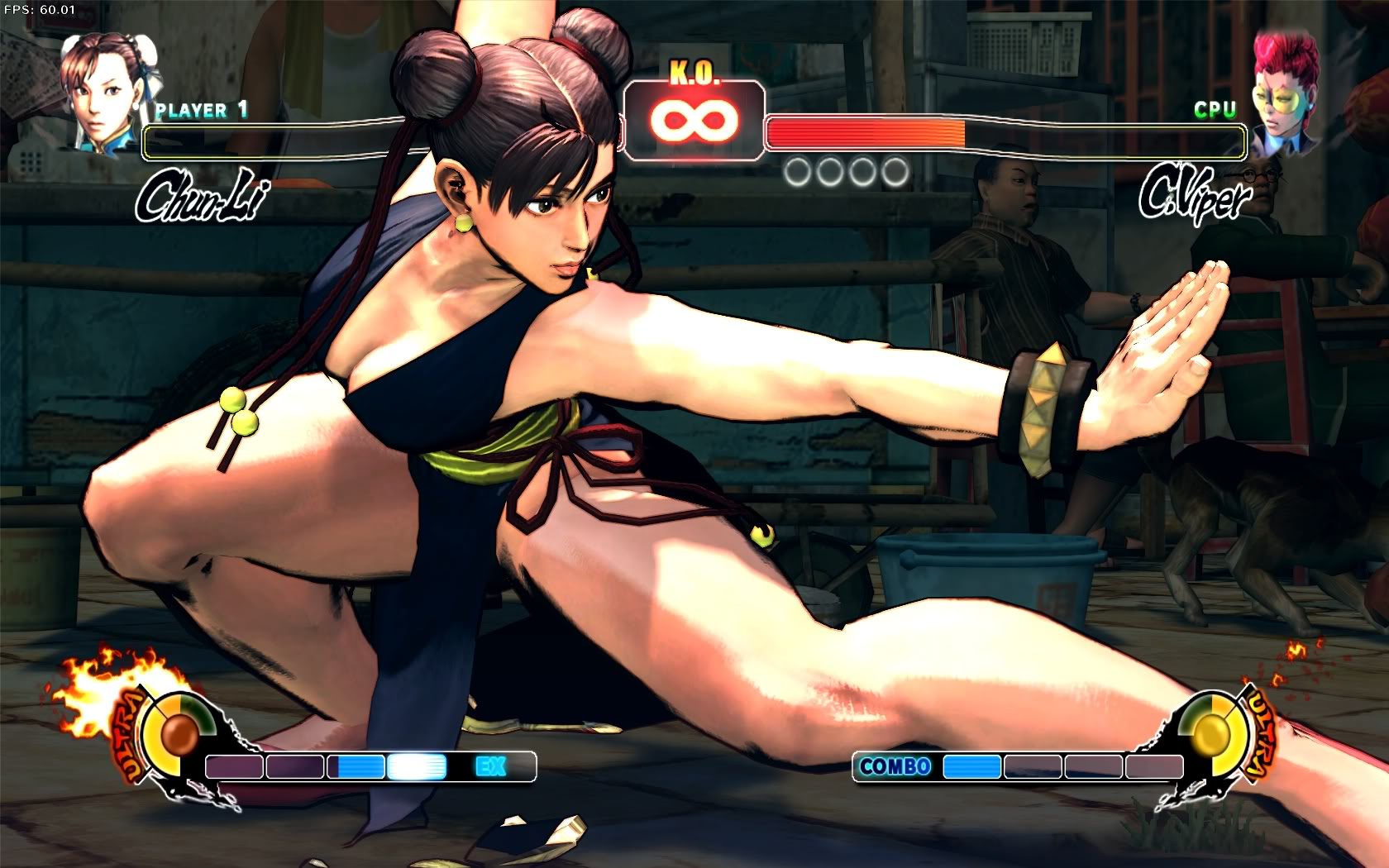Click the FPS counter in the top-left corner
Viewport: 1389px width, 868px height.
tap(39, 8)
